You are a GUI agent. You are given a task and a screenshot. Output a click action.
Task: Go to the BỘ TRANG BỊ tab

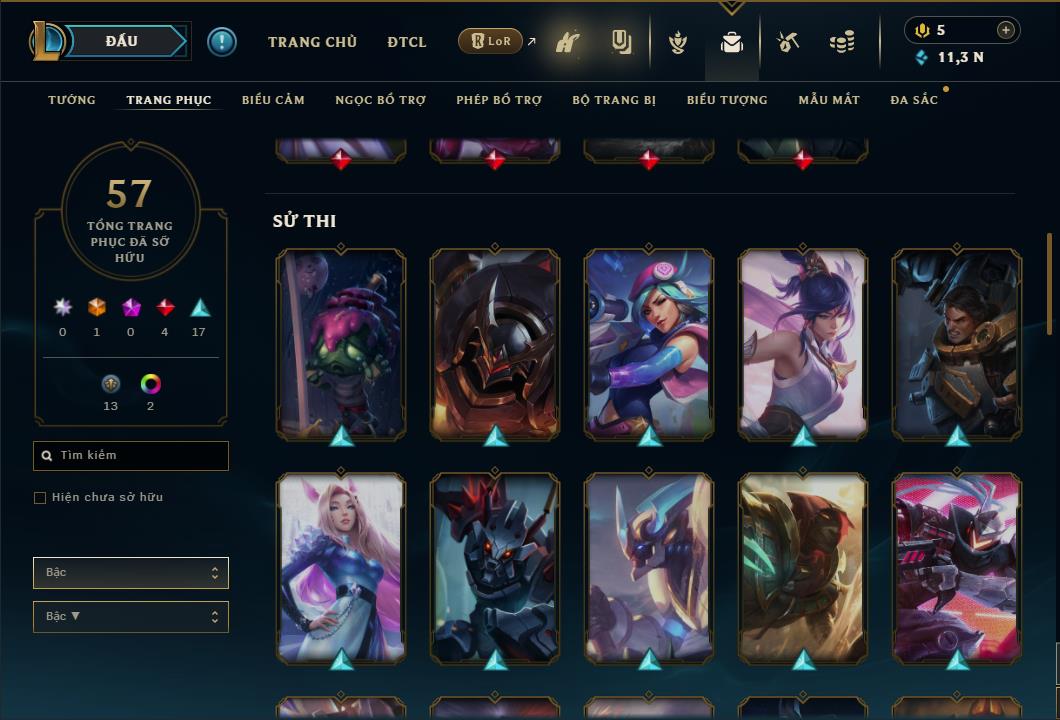(x=614, y=100)
